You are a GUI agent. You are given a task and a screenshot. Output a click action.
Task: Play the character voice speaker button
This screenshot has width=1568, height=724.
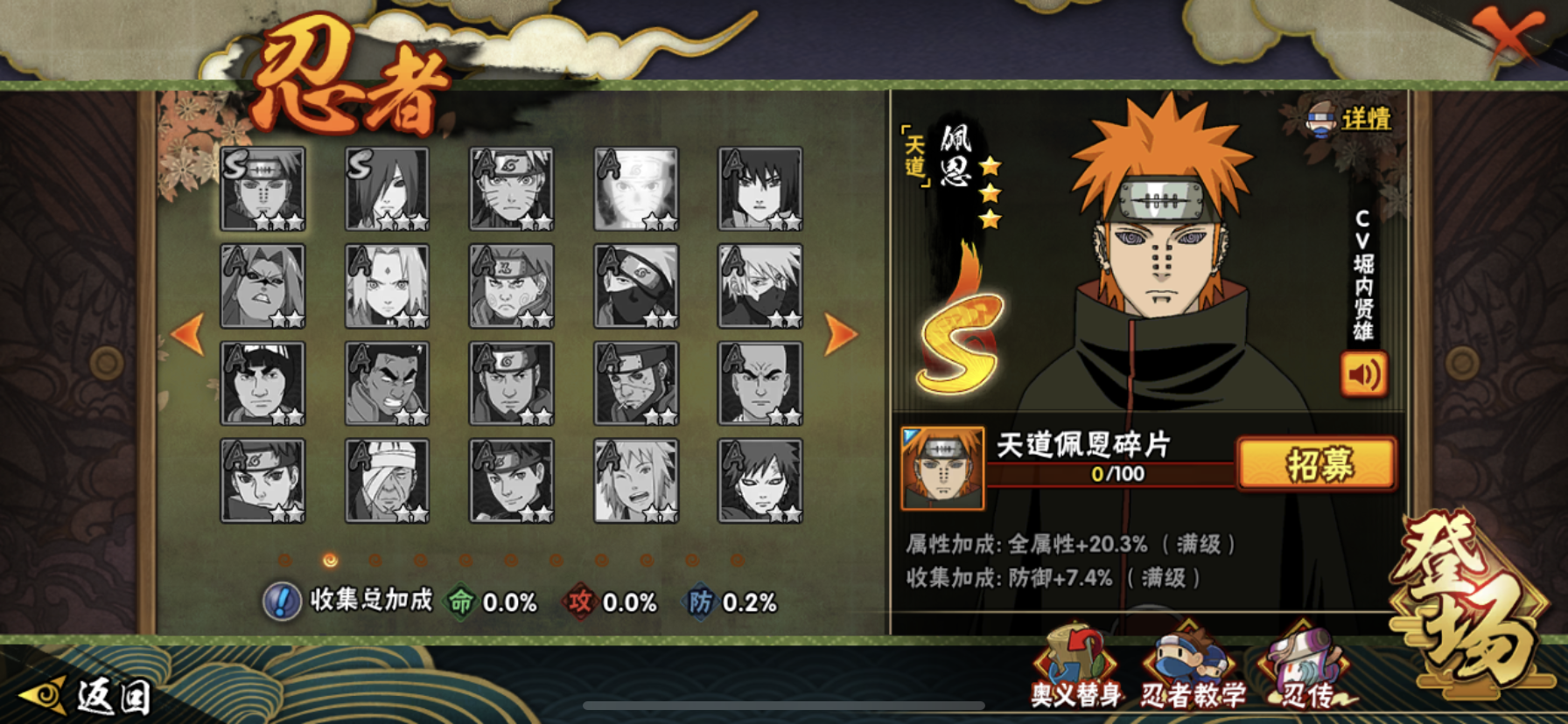point(1363,374)
